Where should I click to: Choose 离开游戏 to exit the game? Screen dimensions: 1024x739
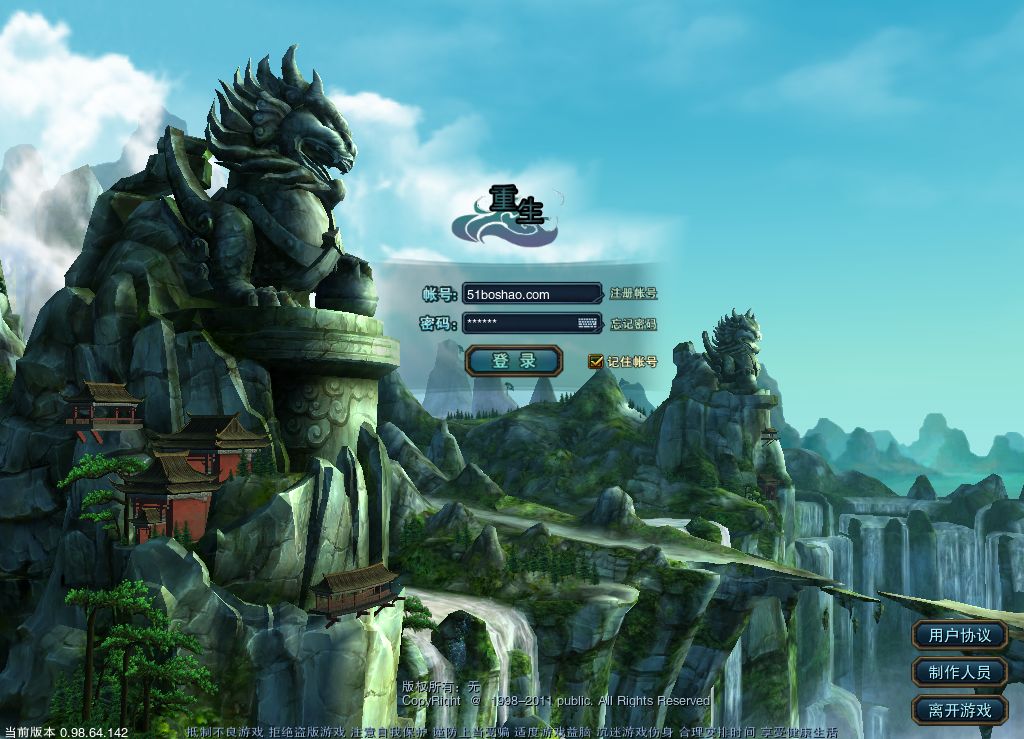(x=959, y=710)
